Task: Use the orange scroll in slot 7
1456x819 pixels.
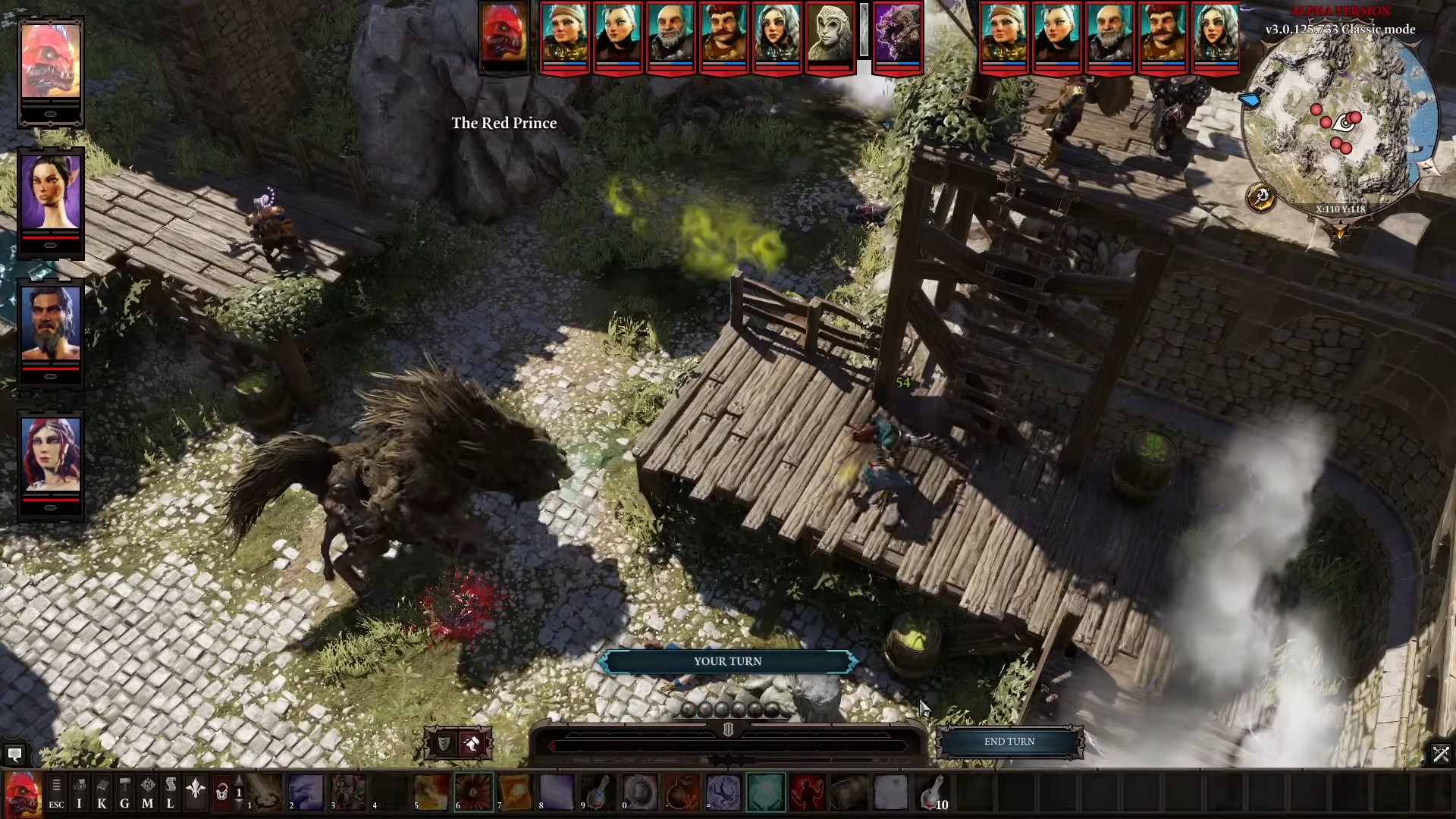Action: [x=515, y=792]
